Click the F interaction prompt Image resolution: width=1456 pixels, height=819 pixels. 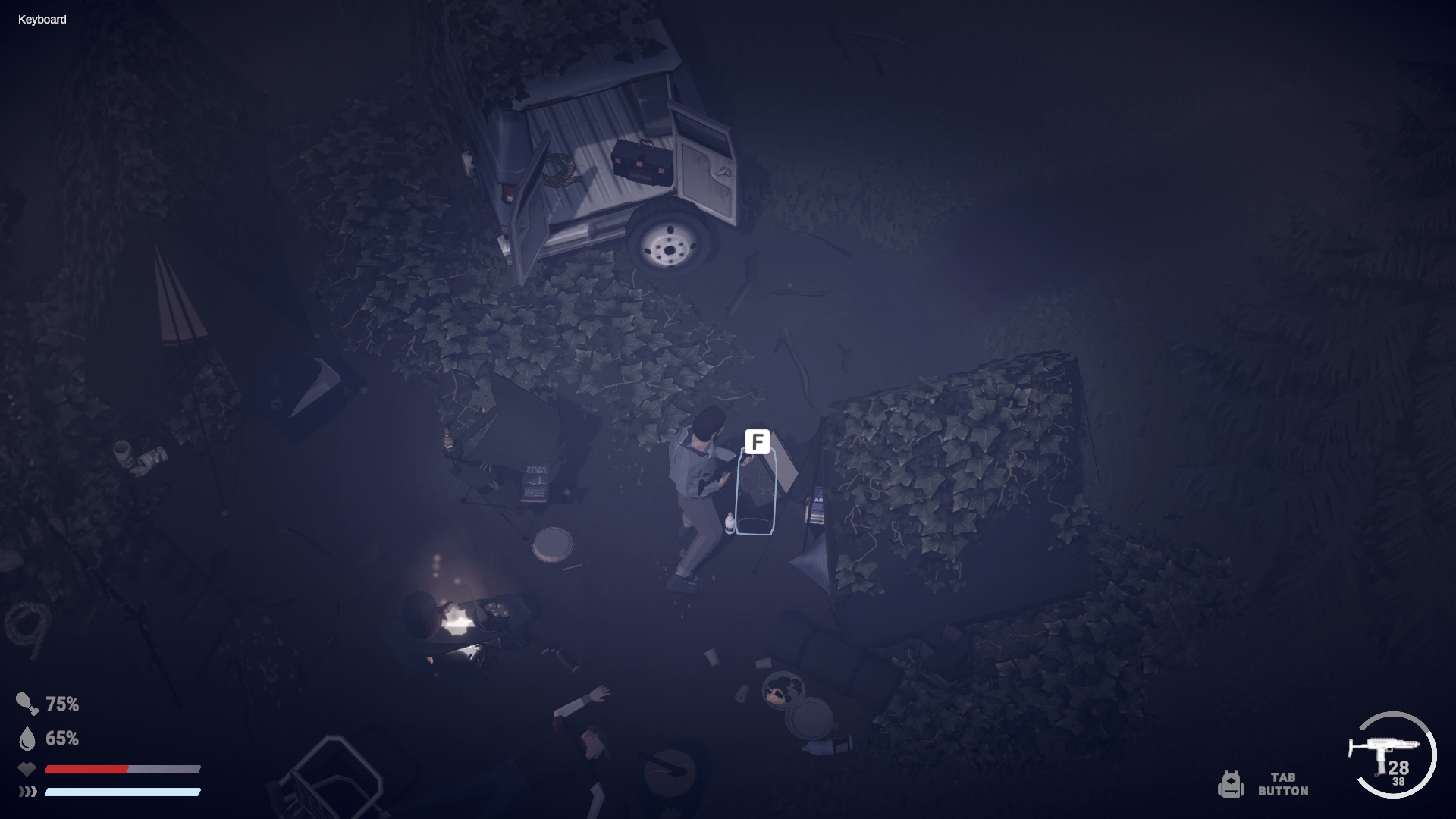[758, 441]
